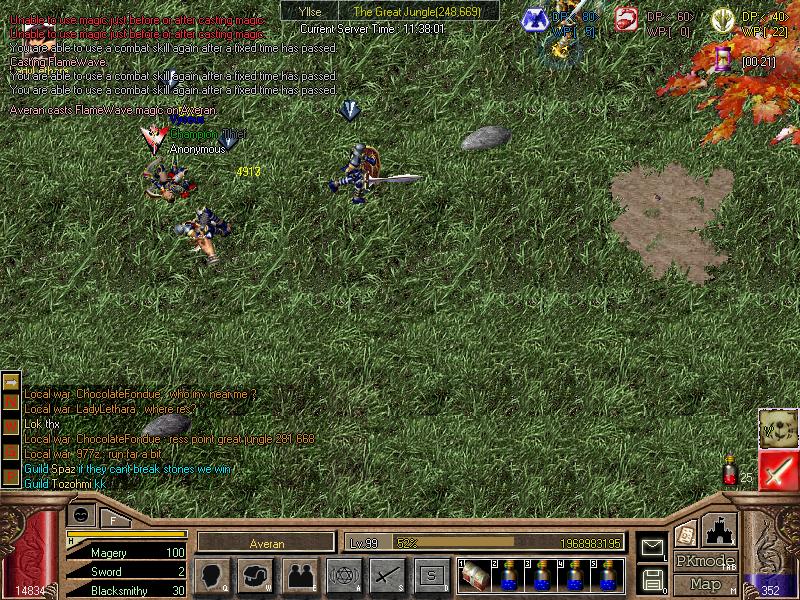Open the Map button

[x=705, y=584]
